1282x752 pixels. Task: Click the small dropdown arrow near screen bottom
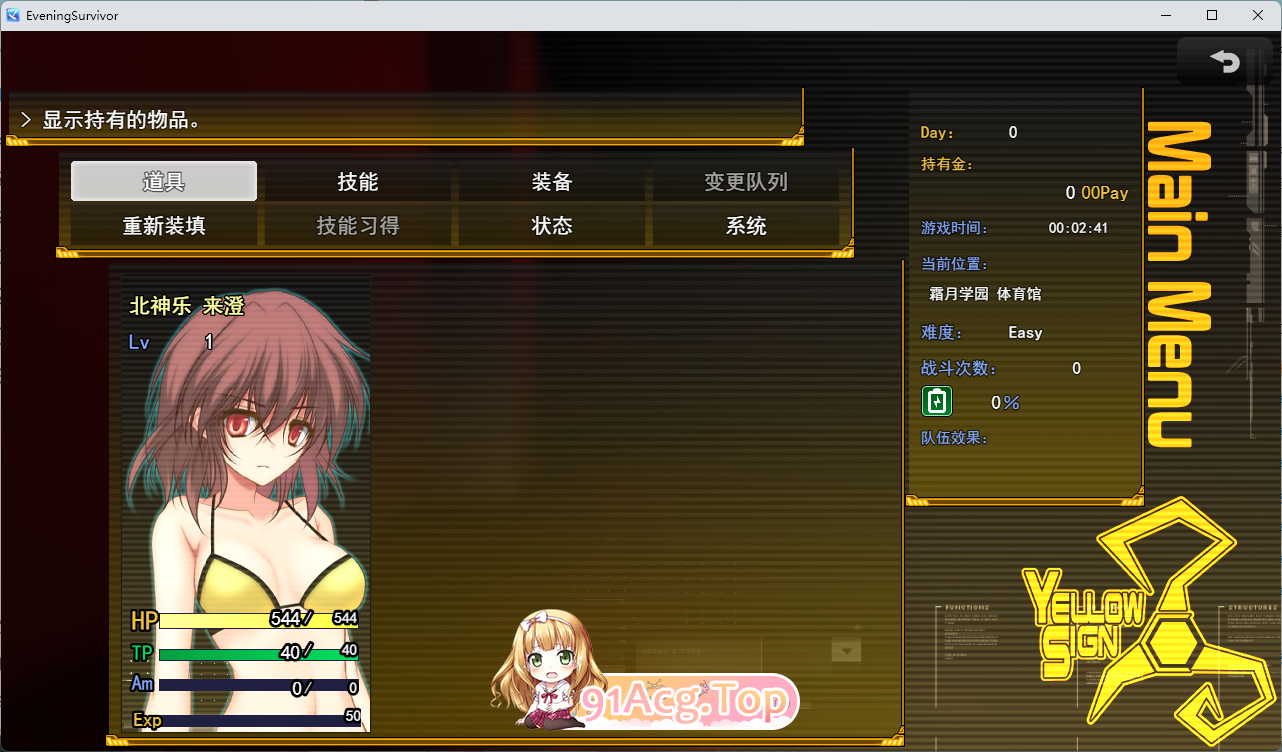pos(845,650)
